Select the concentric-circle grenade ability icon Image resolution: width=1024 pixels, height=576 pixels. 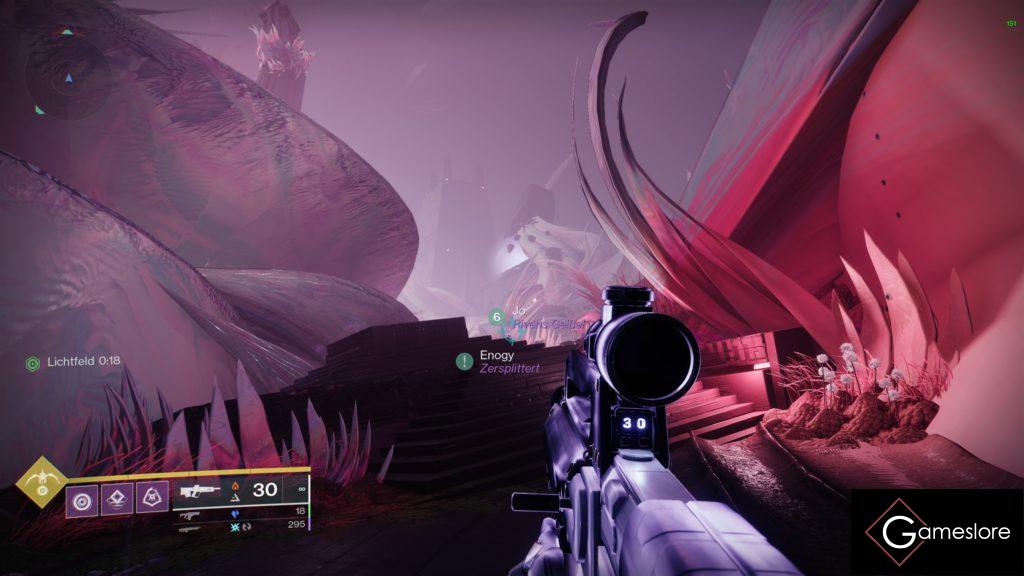81,497
